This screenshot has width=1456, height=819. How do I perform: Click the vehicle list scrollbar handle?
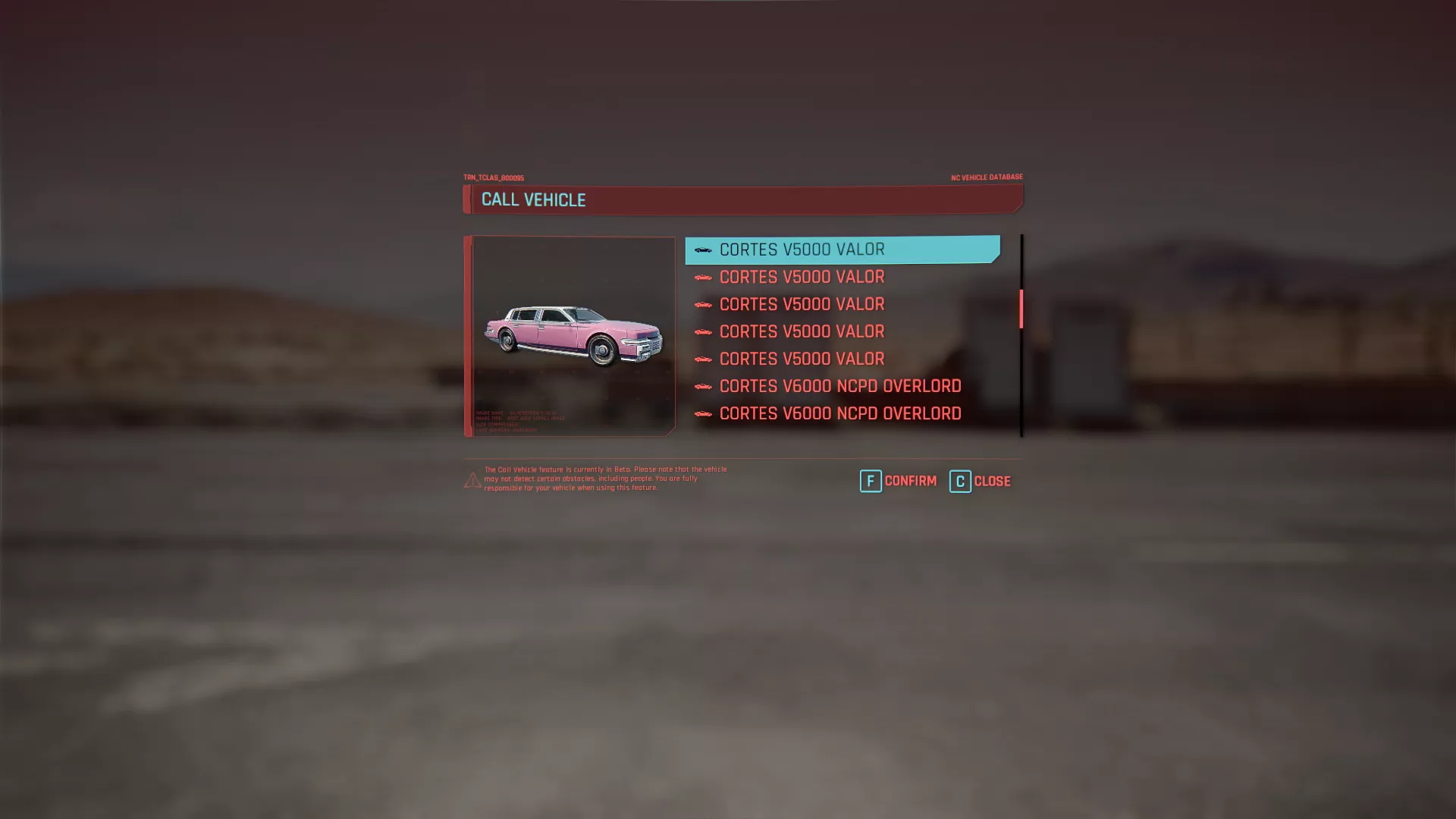[1021, 309]
